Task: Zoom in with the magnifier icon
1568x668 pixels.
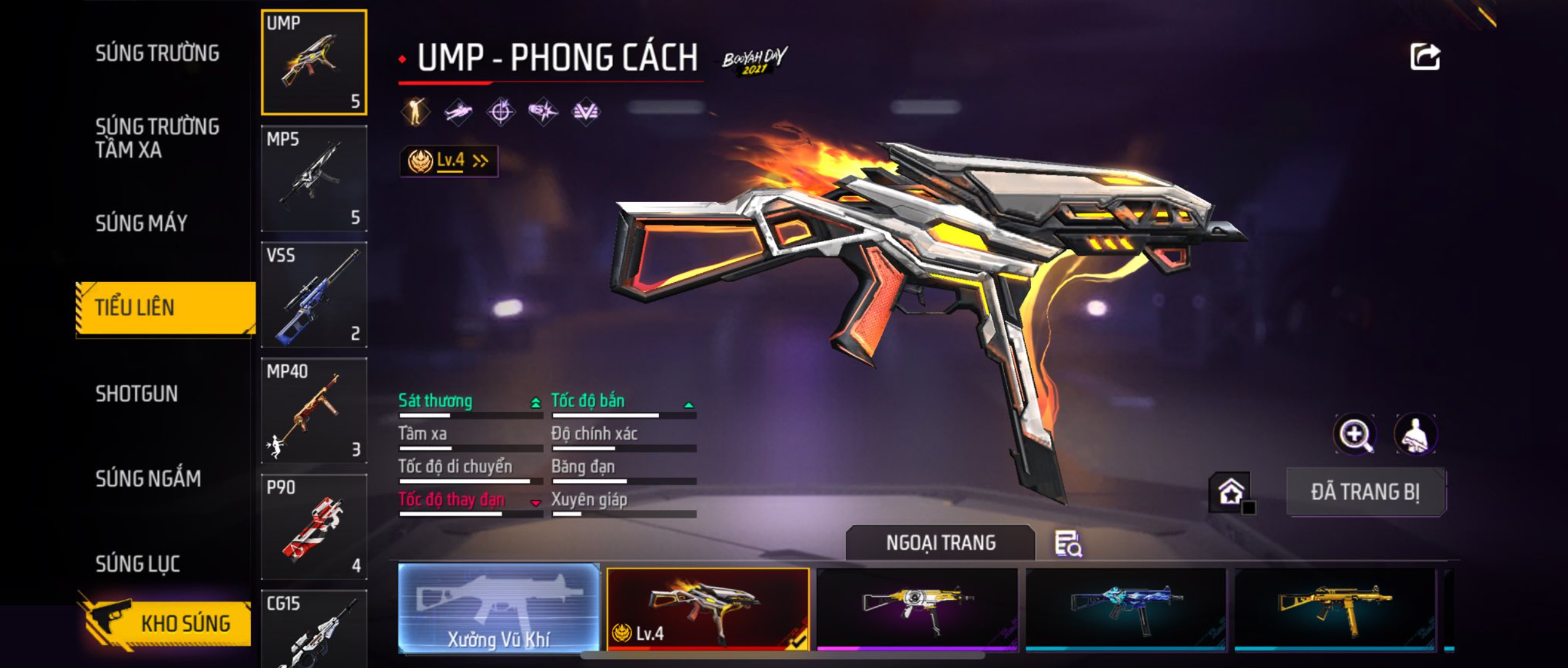Action: click(1355, 434)
